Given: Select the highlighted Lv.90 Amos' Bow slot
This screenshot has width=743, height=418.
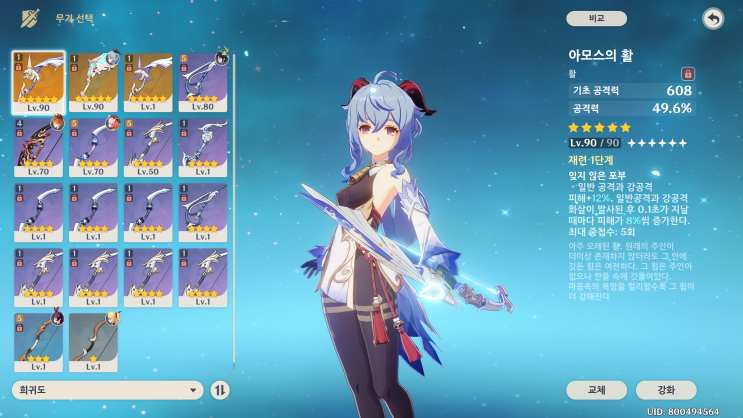Looking at the screenshot, I should [x=39, y=82].
